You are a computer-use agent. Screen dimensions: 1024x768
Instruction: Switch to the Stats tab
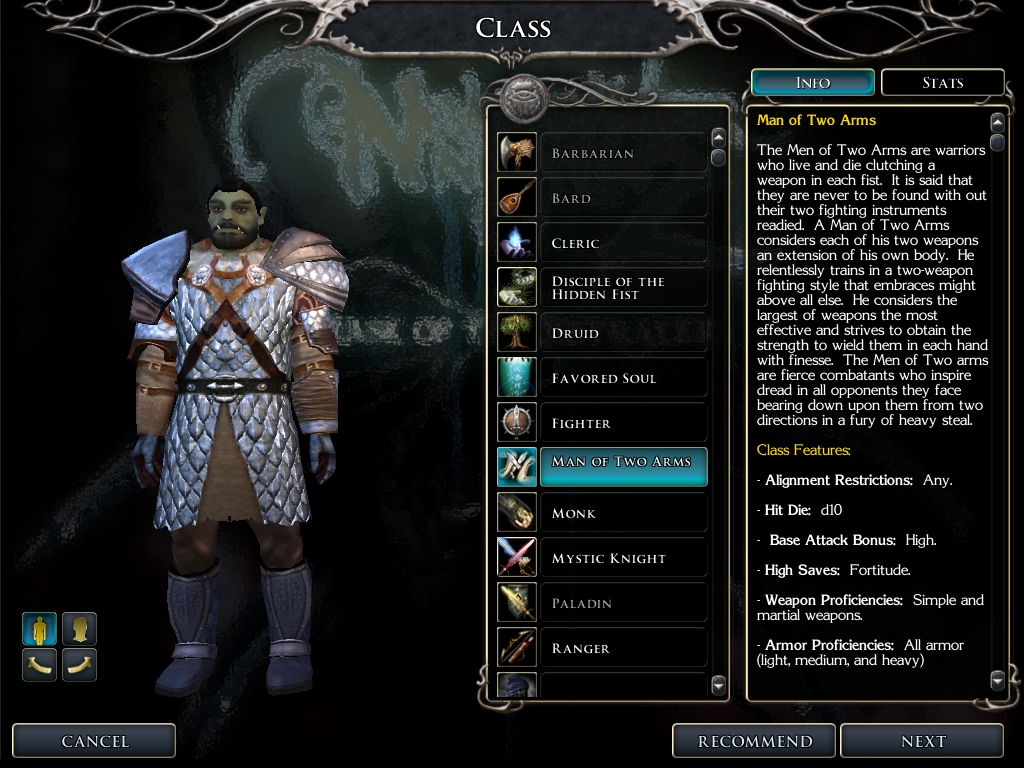coord(942,83)
